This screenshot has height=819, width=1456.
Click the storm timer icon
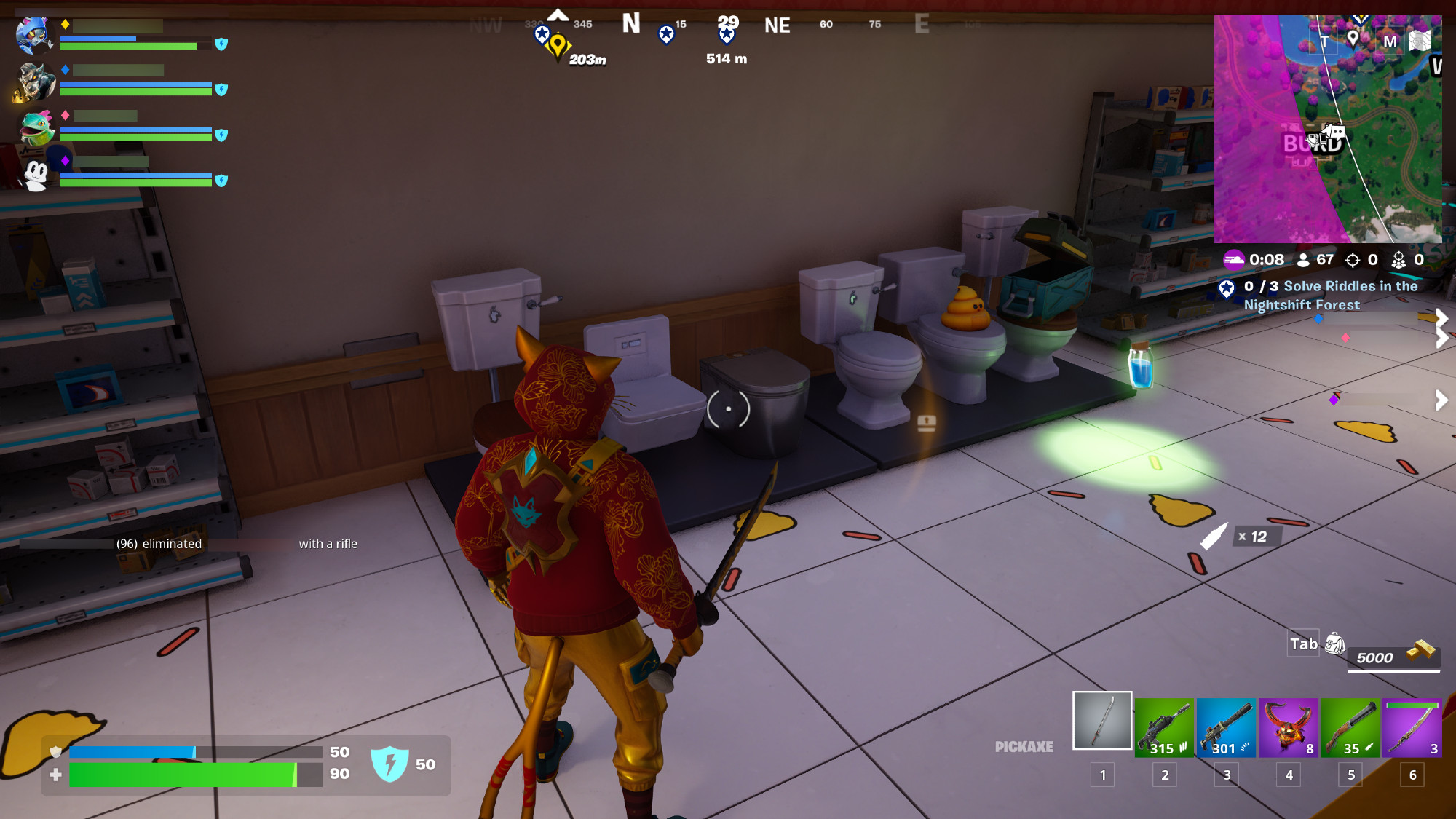tap(1233, 260)
